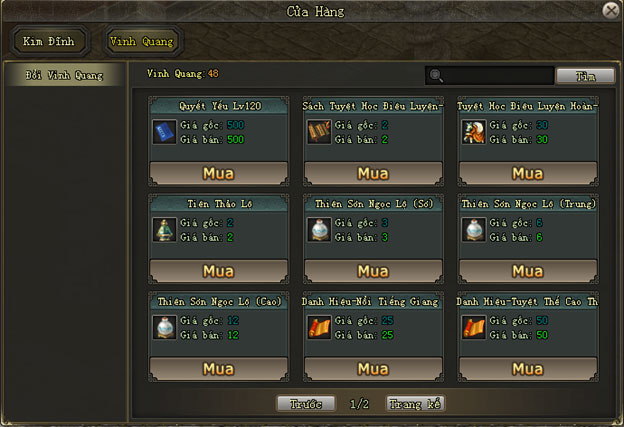Select the Quyết Yếu Lv120 blue book icon
The width and height of the screenshot is (624, 427).
(165, 131)
